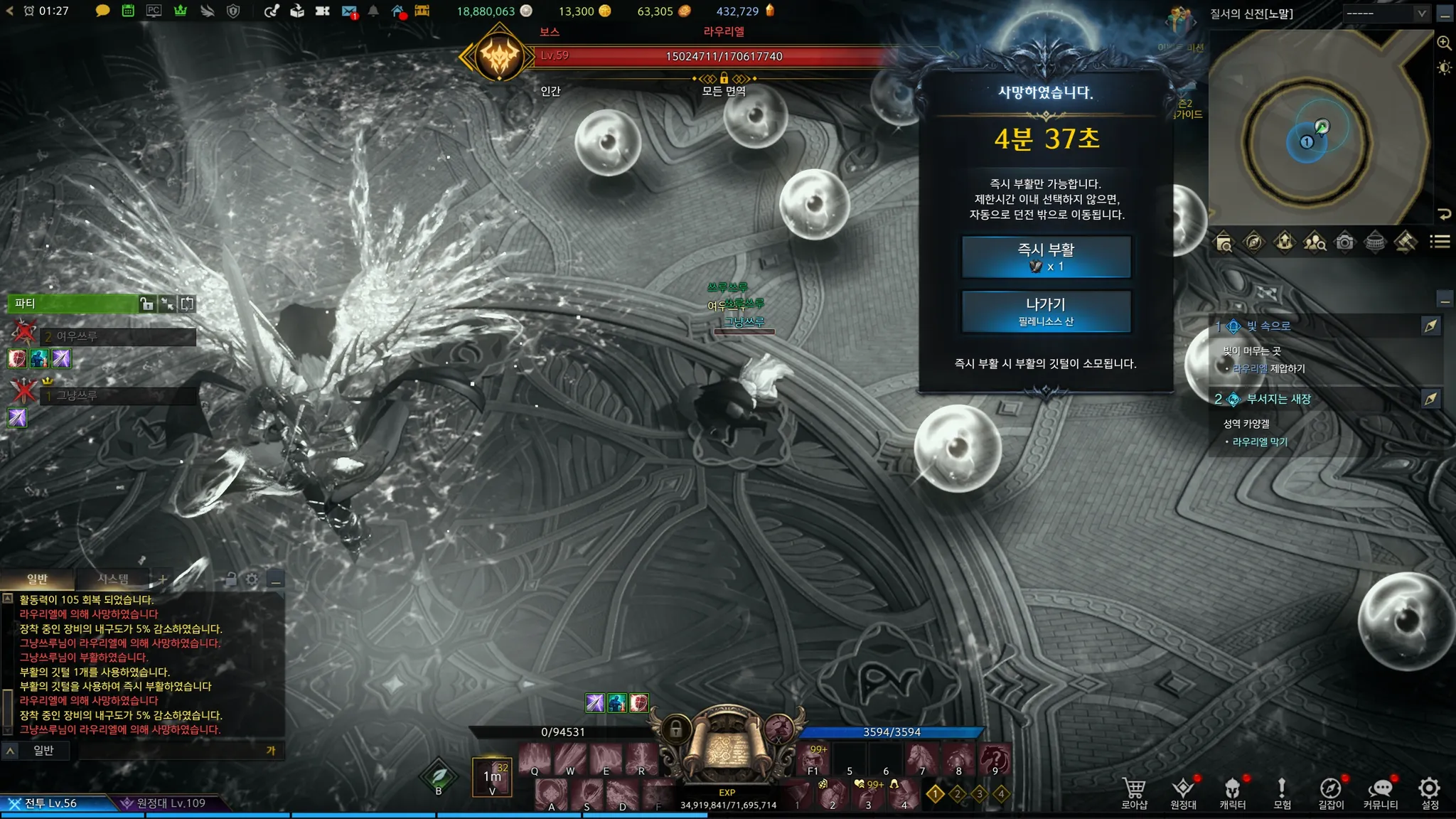1456x819 pixels.
Task: Open the 설정 settings menu
Action: (x=1430, y=793)
